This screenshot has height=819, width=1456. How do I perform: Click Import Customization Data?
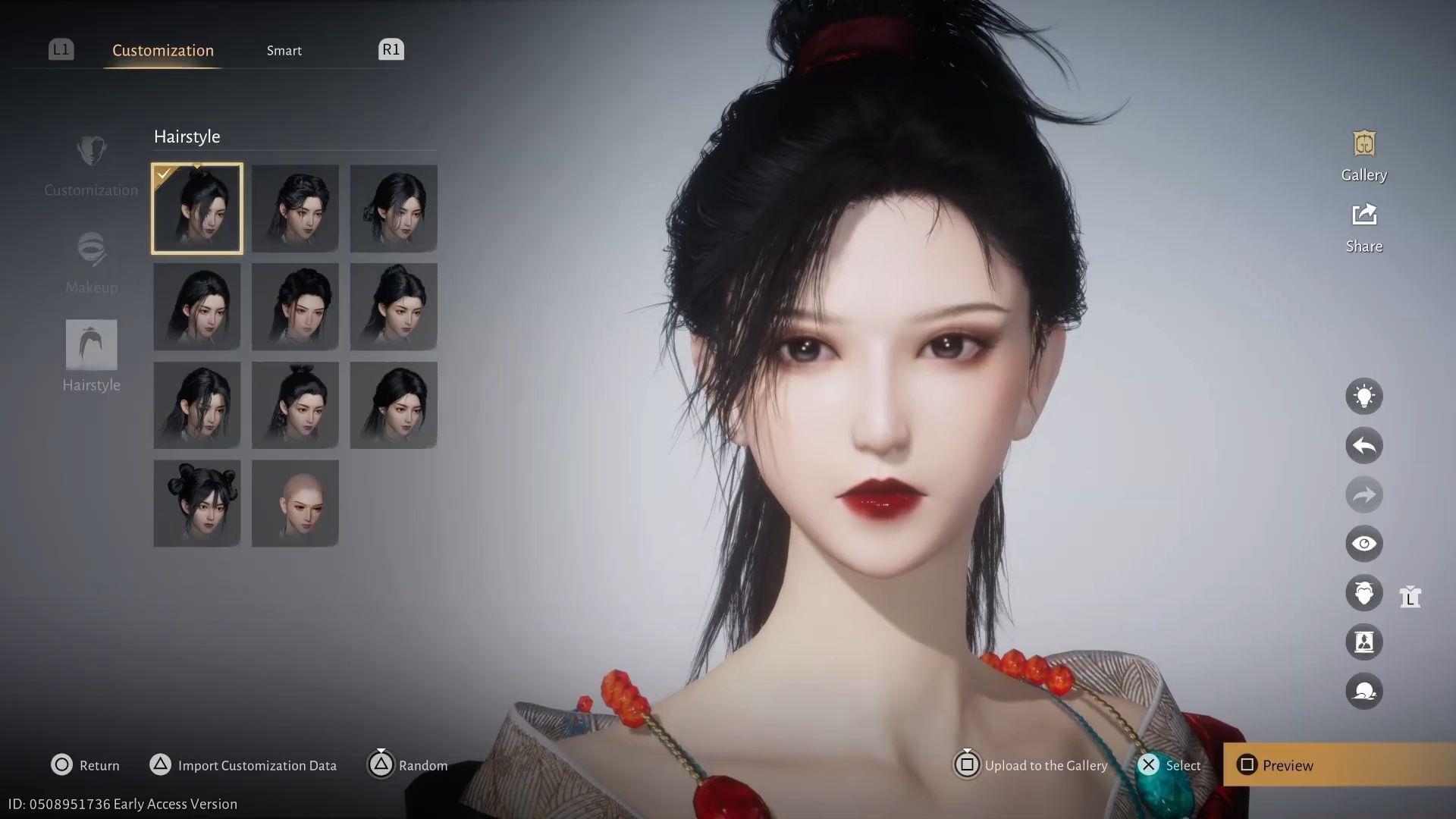(x=243, y=765)
